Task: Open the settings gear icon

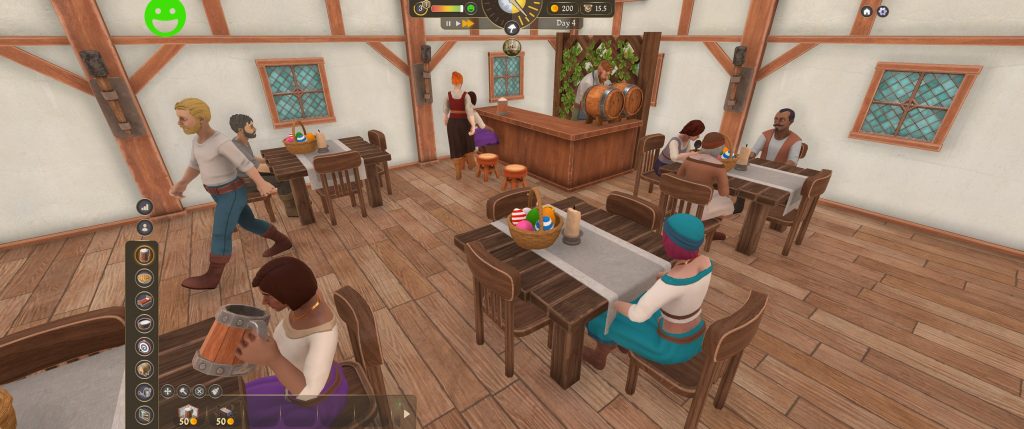Action: coord(882,11)
